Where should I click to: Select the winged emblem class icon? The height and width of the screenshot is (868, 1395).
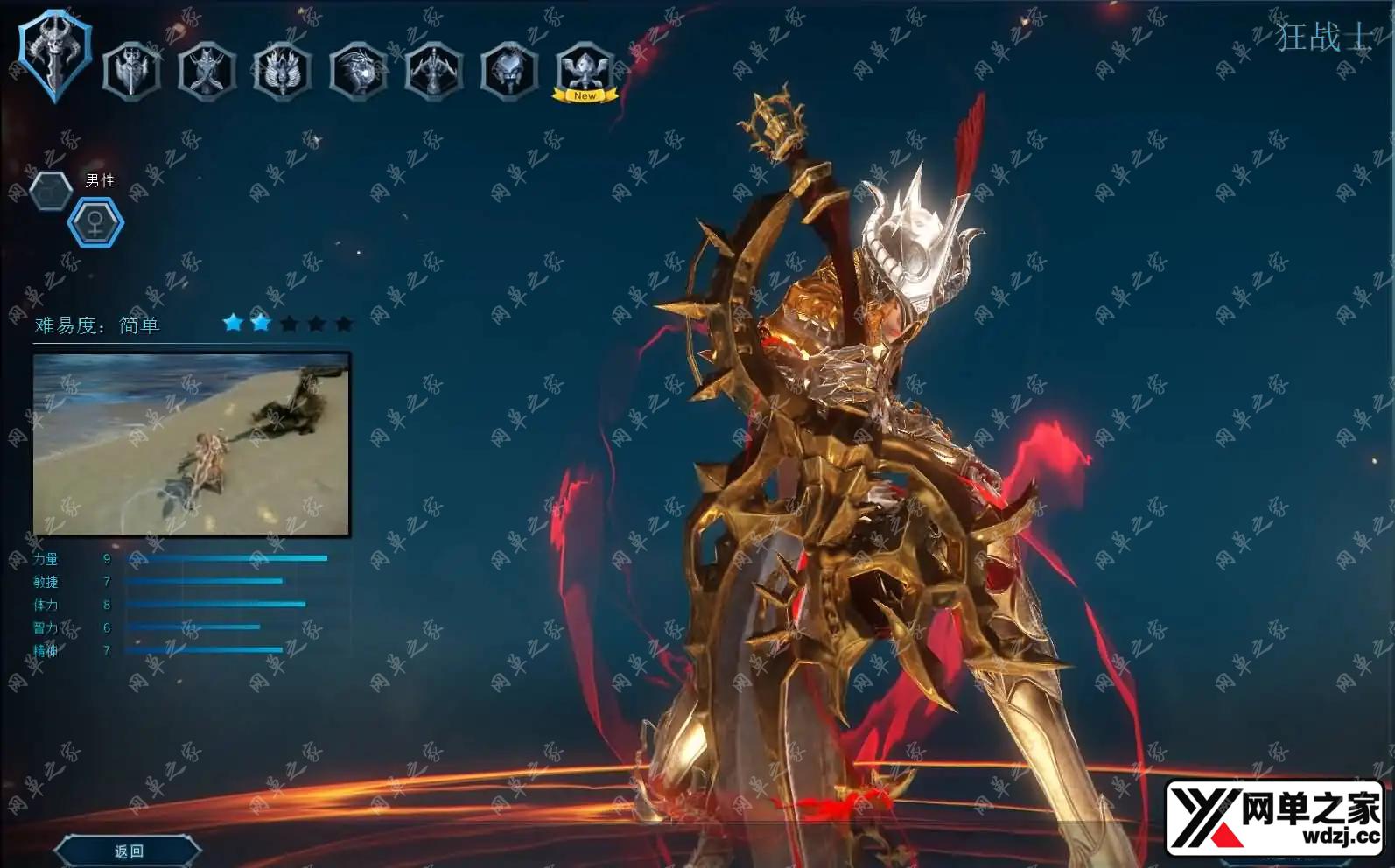pyautogui.click(x=282, y=71)
